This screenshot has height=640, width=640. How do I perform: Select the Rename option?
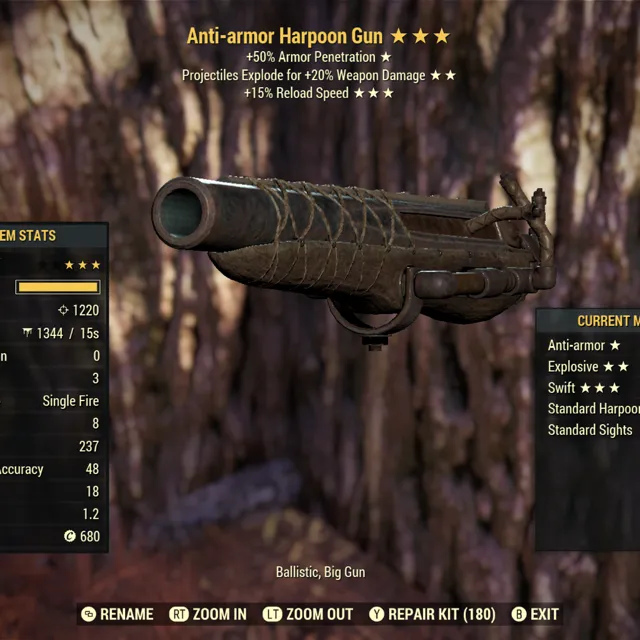118,614
